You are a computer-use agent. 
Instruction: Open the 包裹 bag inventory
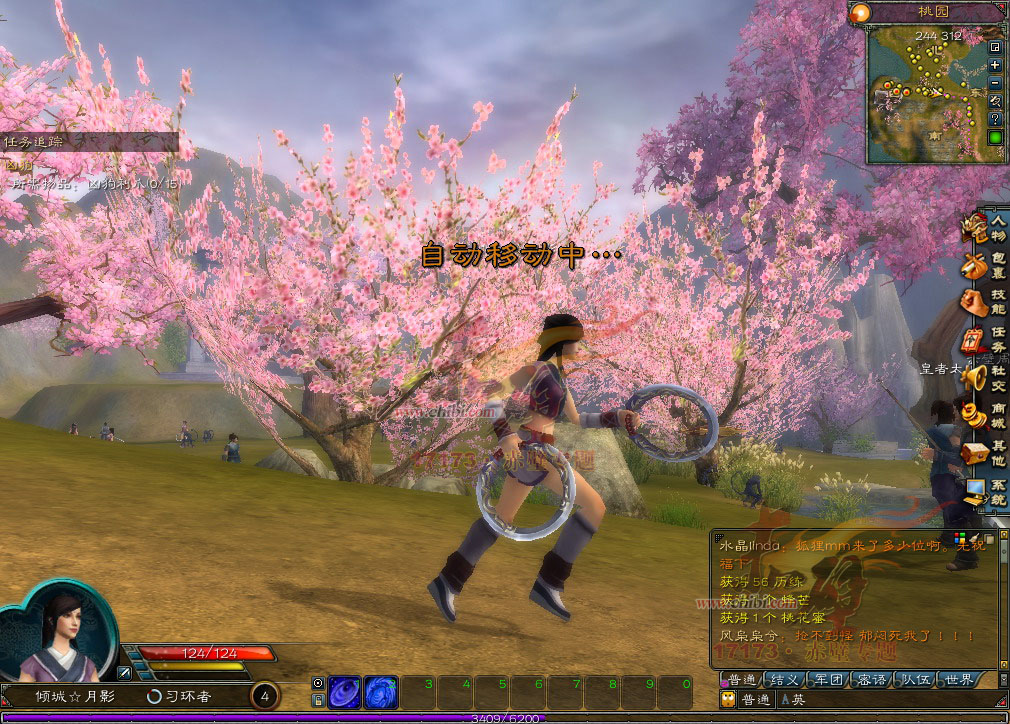pyautogui.click(x=986, y=265)
